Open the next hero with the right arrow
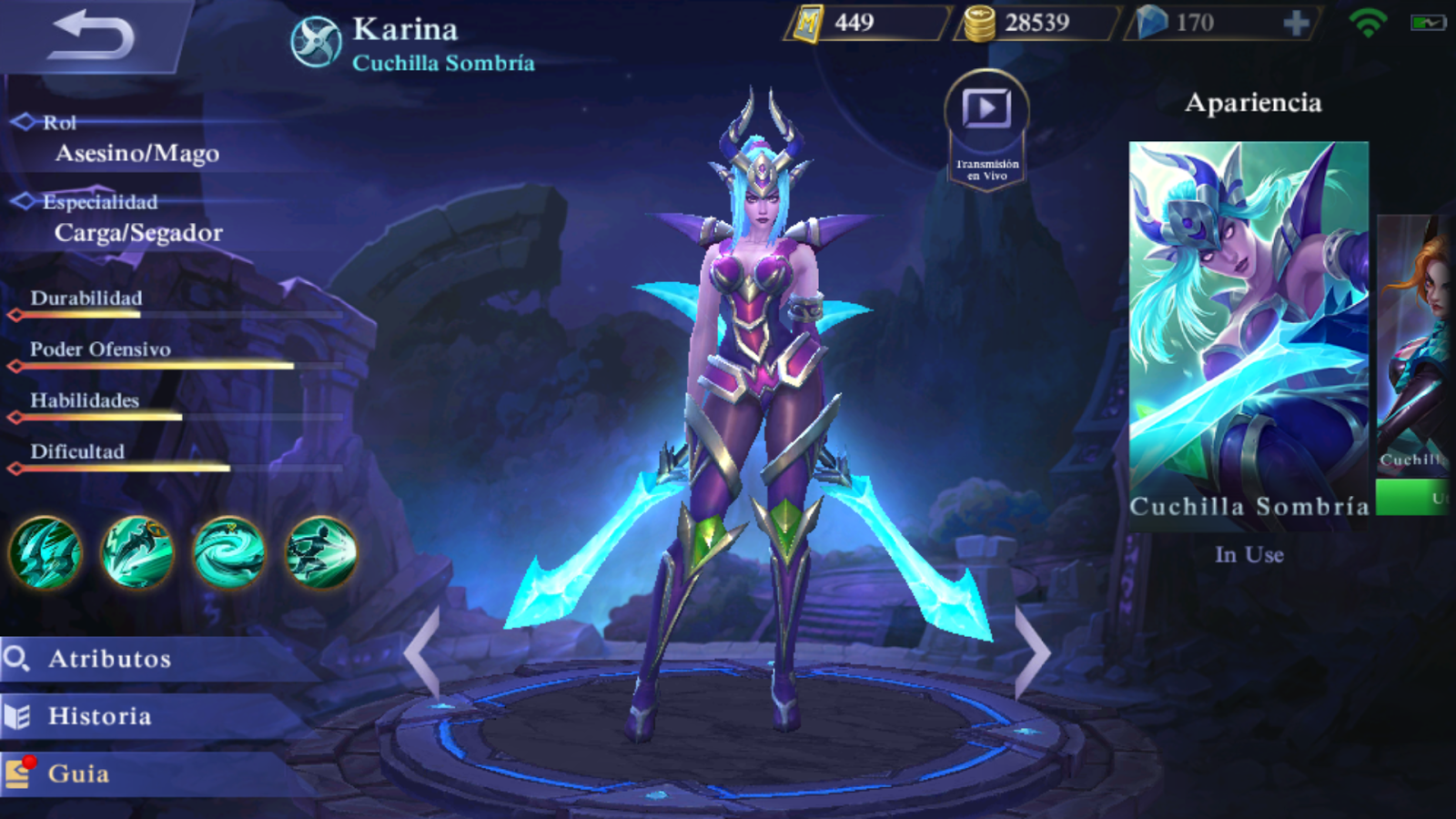 click(1034, 652)
